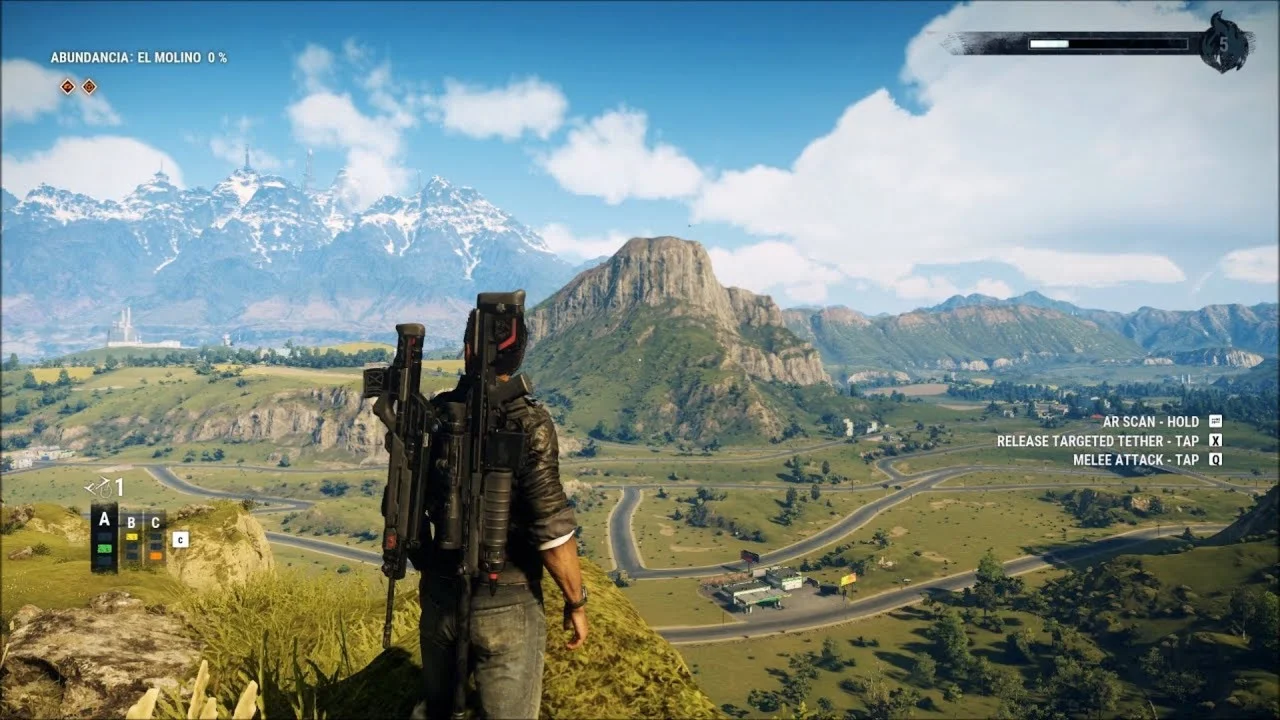Viewport: 1280px width, 720px height.
Task: Click the first orange diamond activity icon
Action: [x=67, y=86]
